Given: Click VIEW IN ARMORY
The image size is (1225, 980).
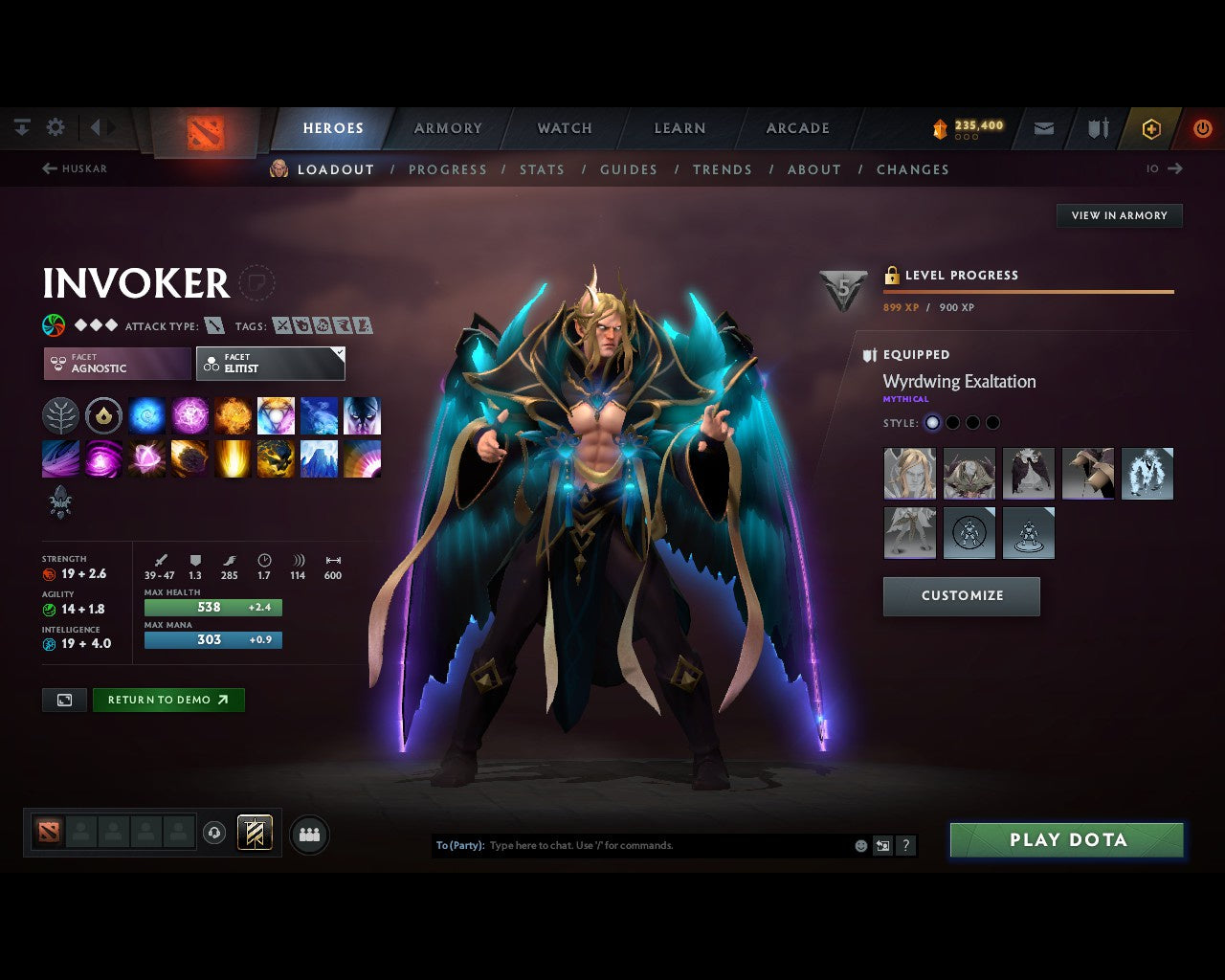Looking at the screenshot, I should point(1118,215).
